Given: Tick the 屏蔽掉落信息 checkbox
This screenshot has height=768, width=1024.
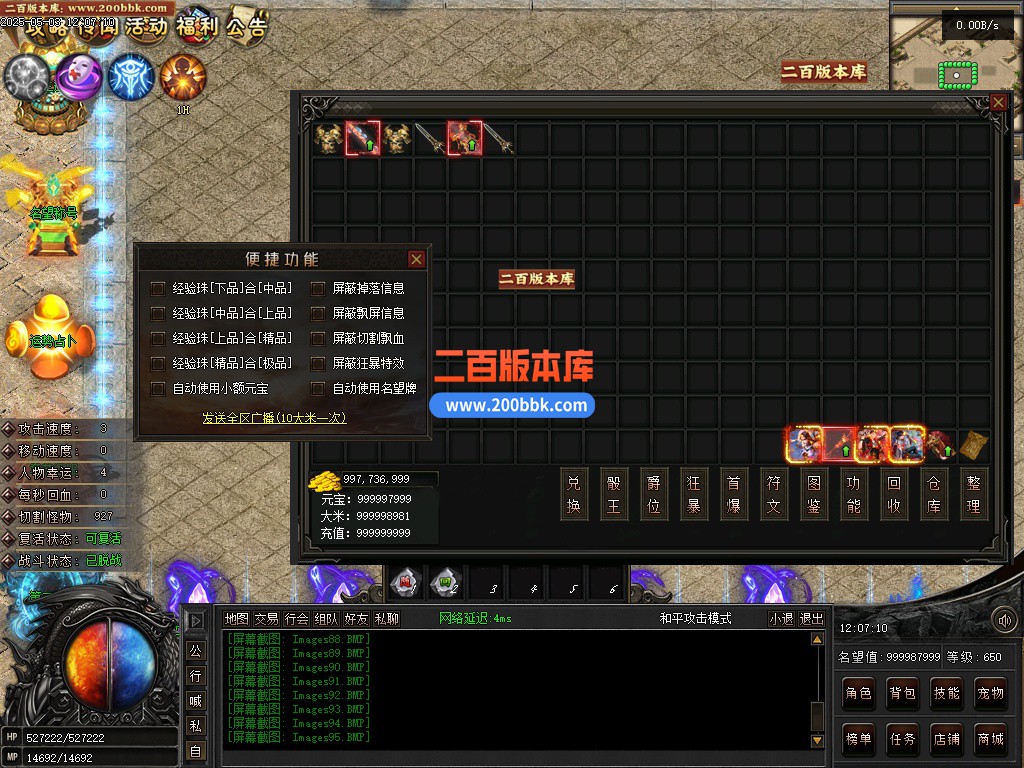Looking at the screenshot, I should pyautogui.click(x=318, y=288).
